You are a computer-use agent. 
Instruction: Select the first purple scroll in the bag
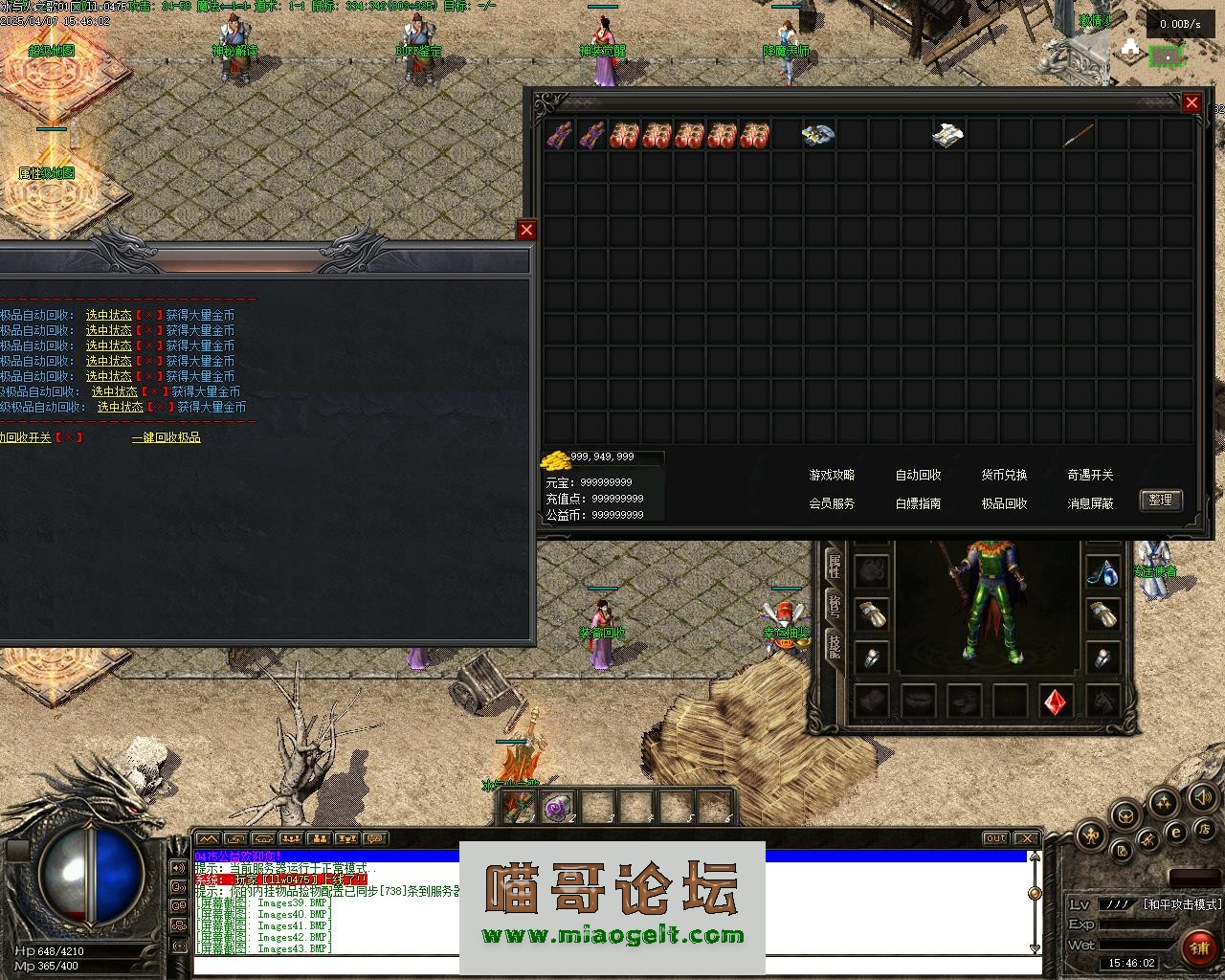pos(559,135)
